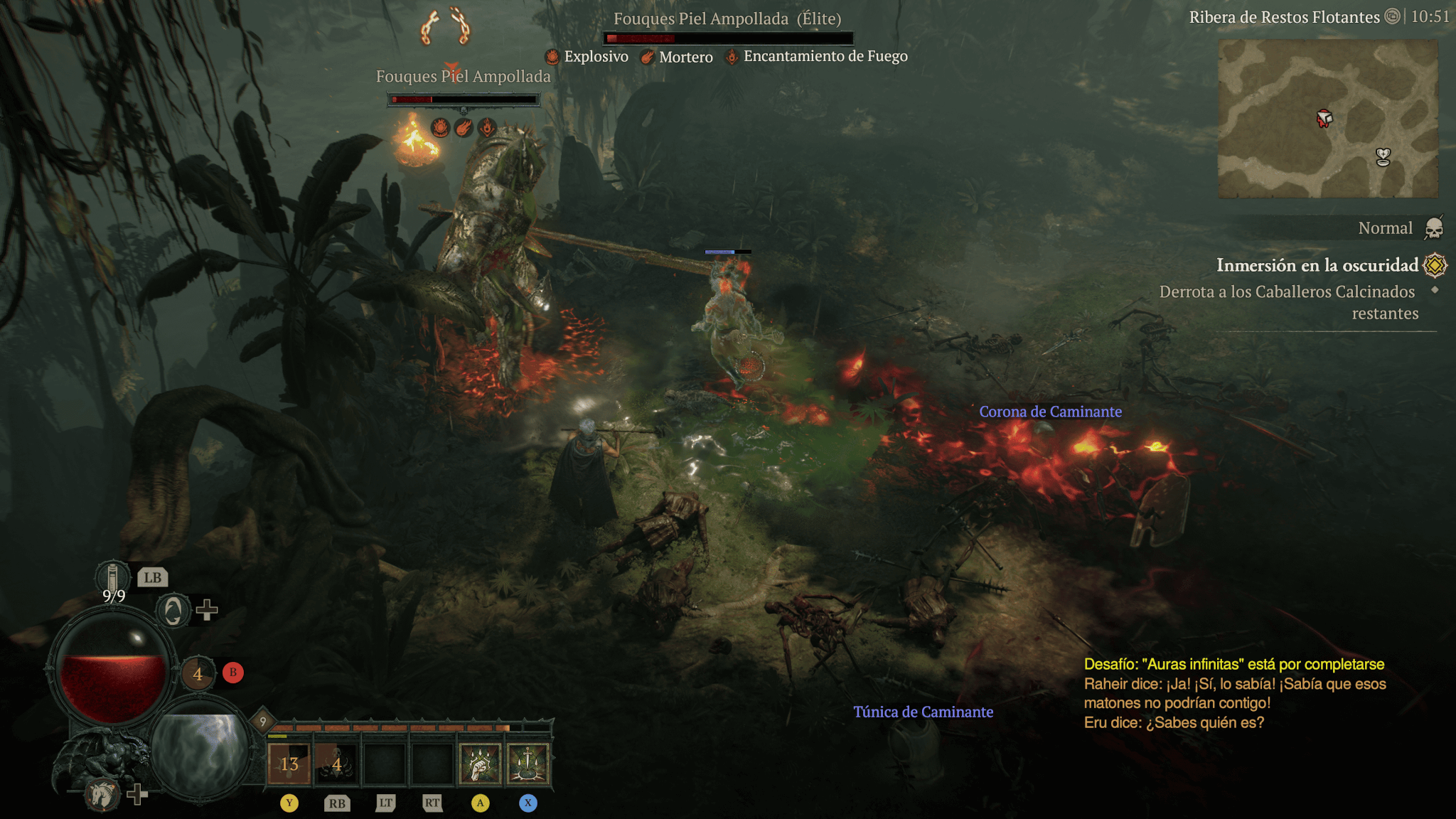Screen dimensions: 1456x819
Task: Select the skill slot with cooldown 13
Action: tap(289, 764)
